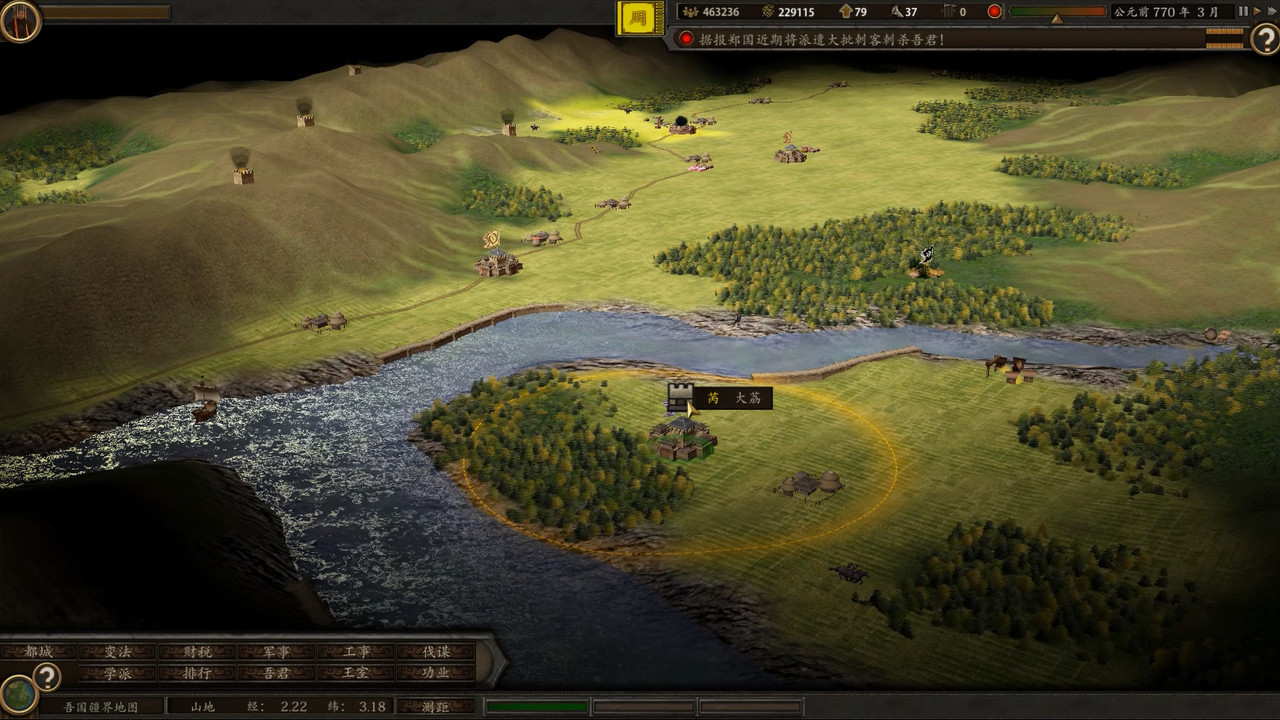
Task: Open the 工事 construction menu
Action: (357, 651)
